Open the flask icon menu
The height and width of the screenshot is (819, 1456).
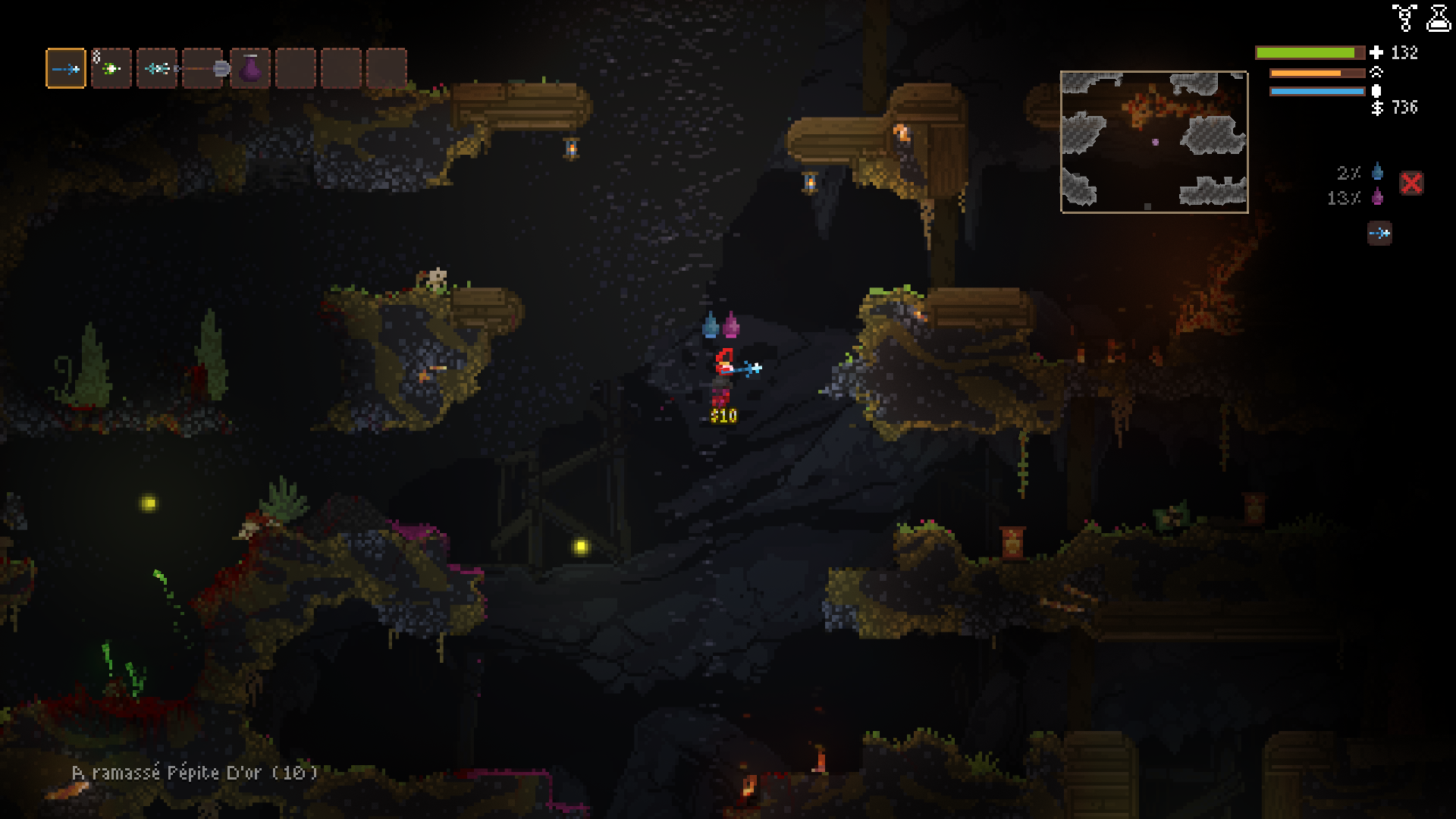pos(1439,17)
